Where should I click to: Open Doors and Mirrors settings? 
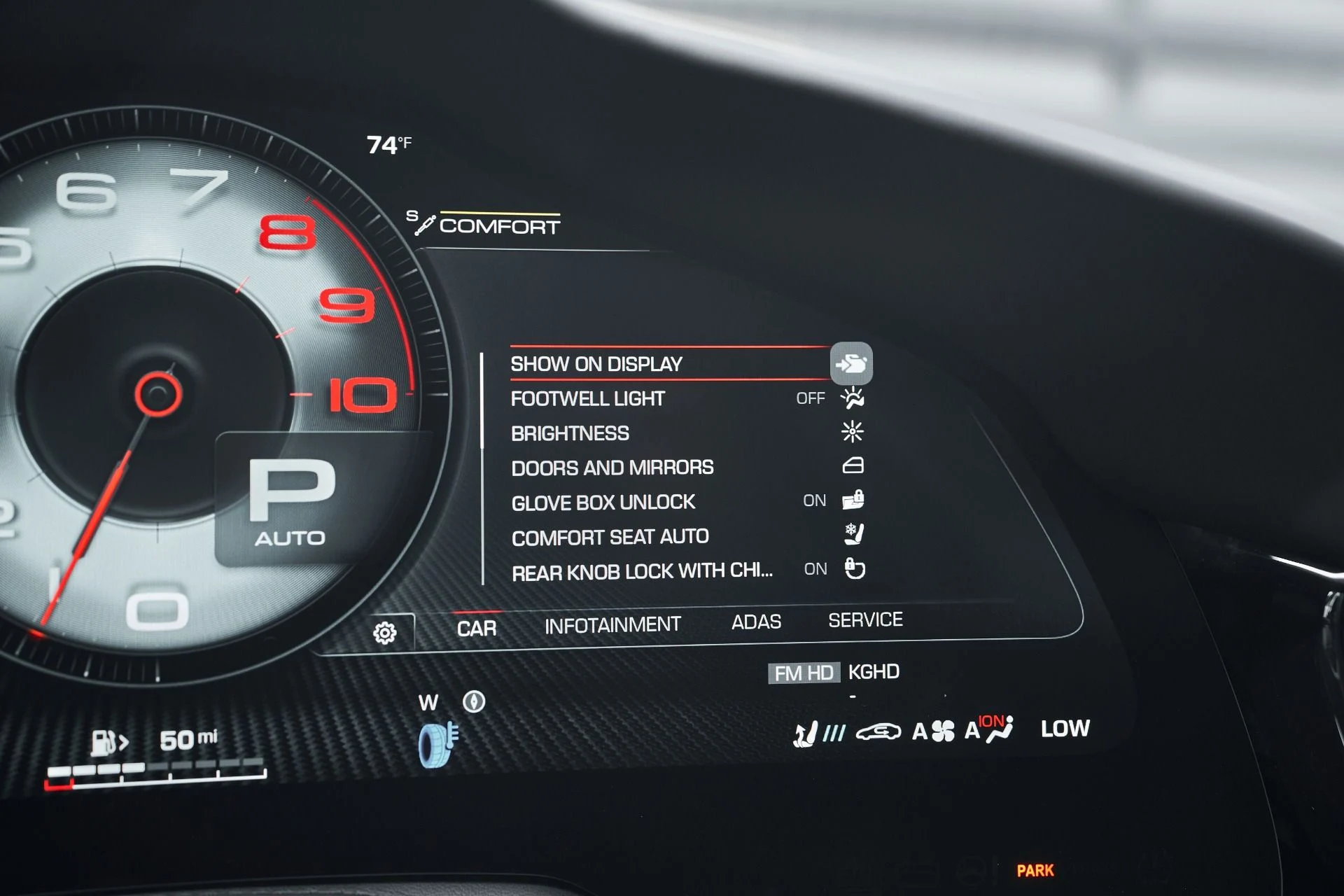pos(612,468)
